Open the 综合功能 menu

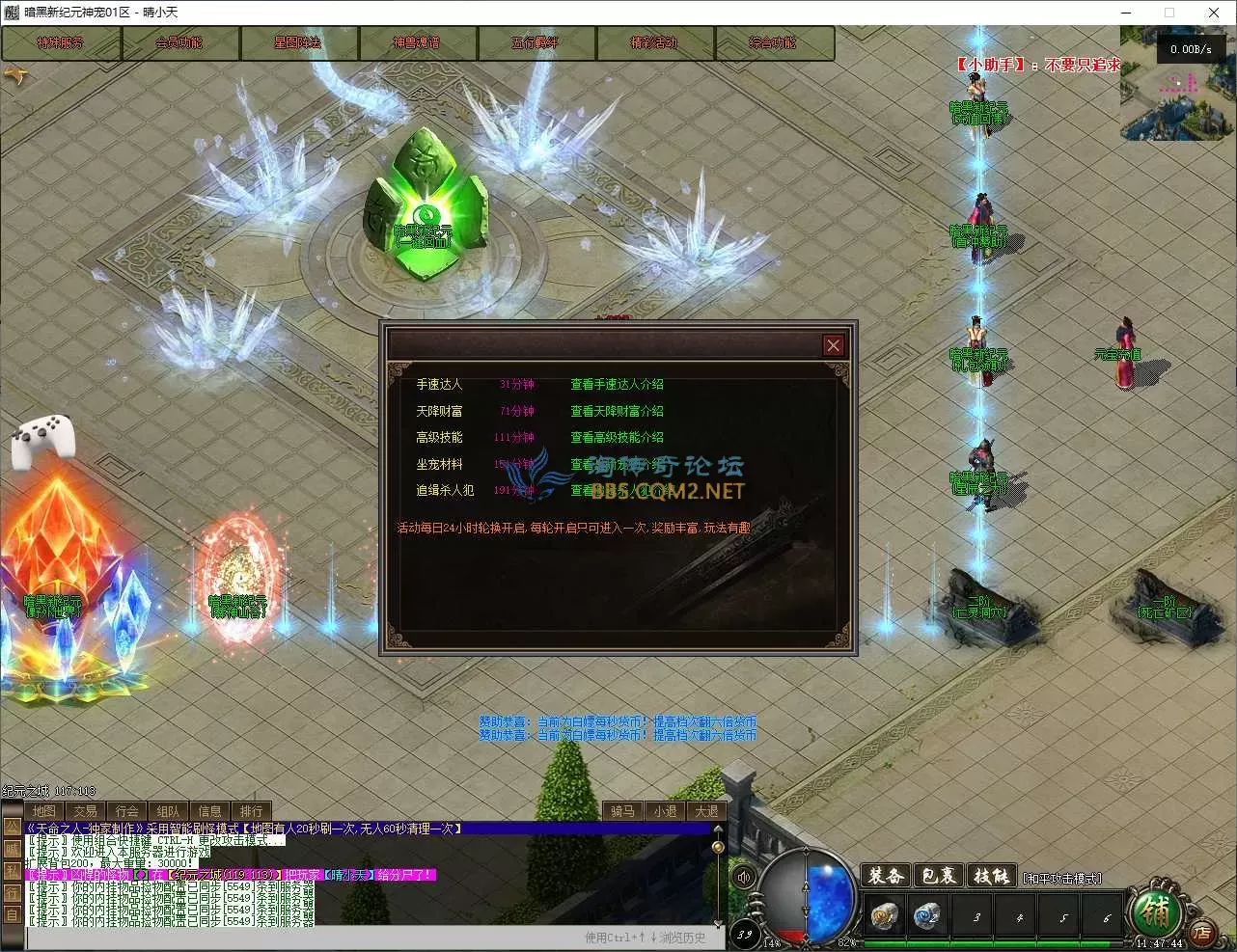[x=773, y=43]
